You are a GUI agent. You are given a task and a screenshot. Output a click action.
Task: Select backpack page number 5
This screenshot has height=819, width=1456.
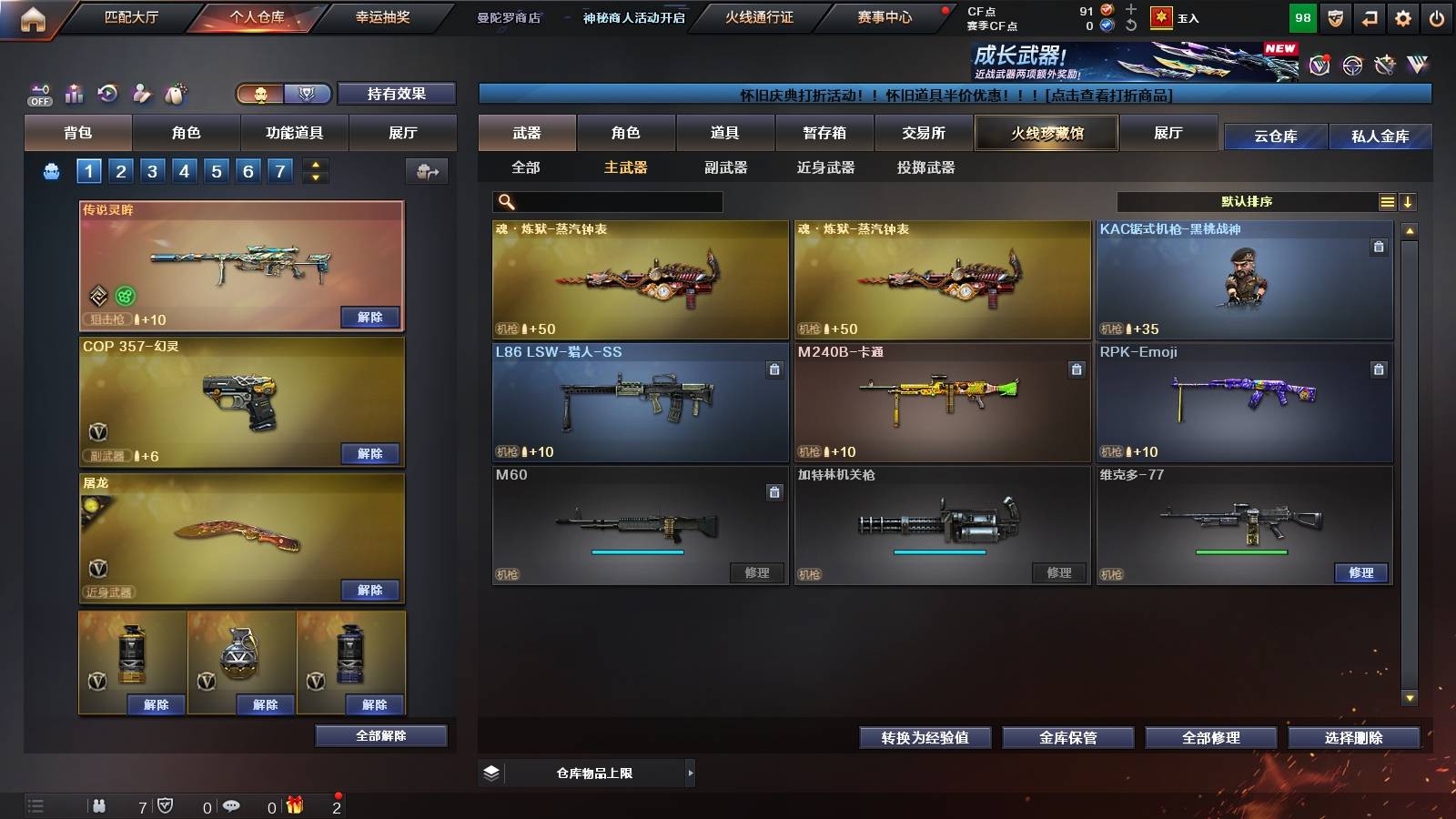(x=216, y=169)
